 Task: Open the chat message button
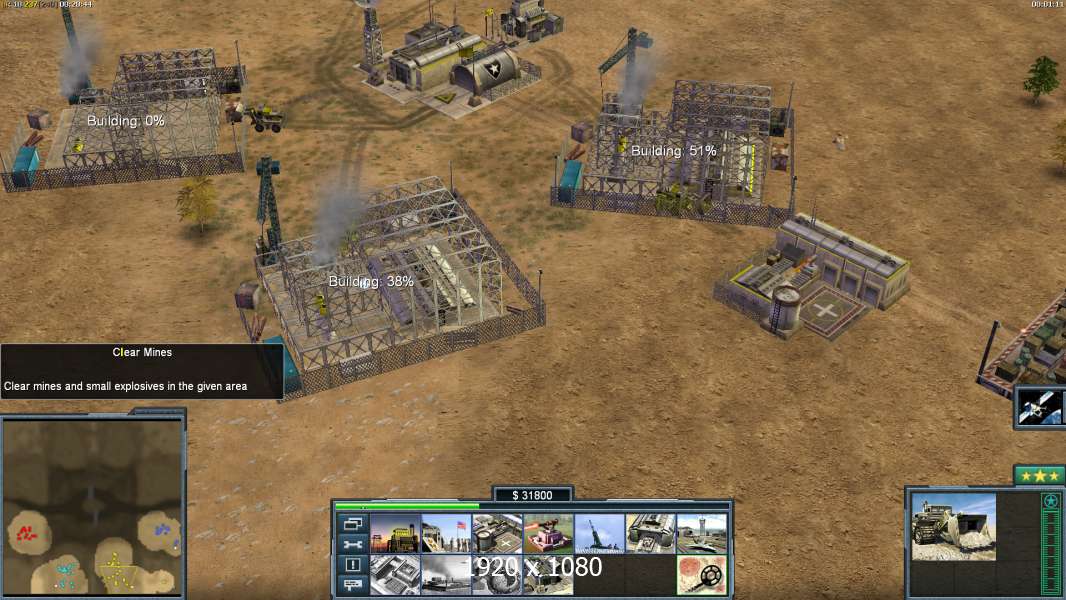point(352,586)
